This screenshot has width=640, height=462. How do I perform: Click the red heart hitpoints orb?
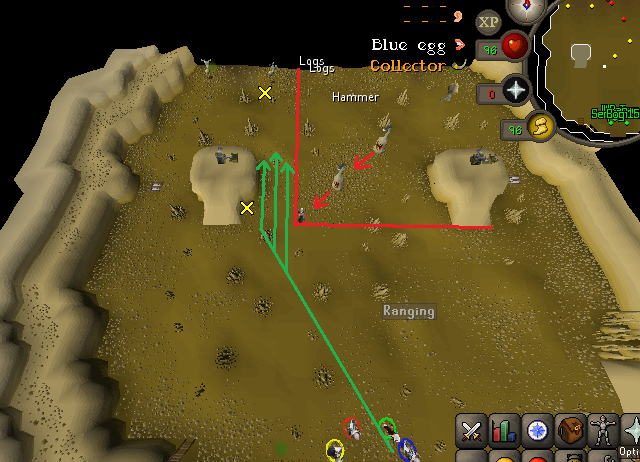click(515, 46)
